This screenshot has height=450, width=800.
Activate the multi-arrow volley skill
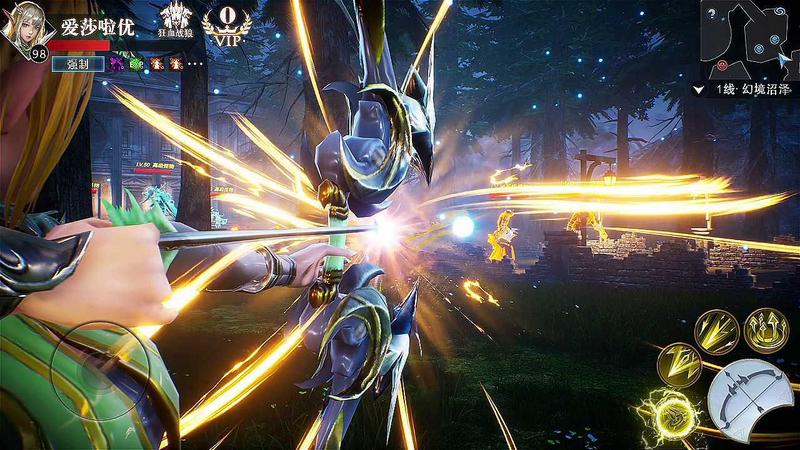click(x=715, y=331)
